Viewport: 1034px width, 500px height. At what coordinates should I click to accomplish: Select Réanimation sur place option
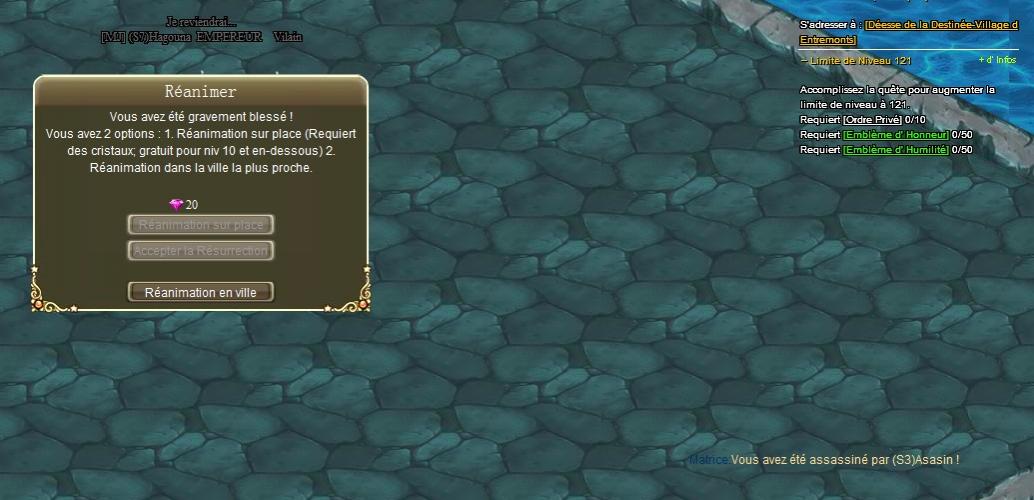[201, 225]
